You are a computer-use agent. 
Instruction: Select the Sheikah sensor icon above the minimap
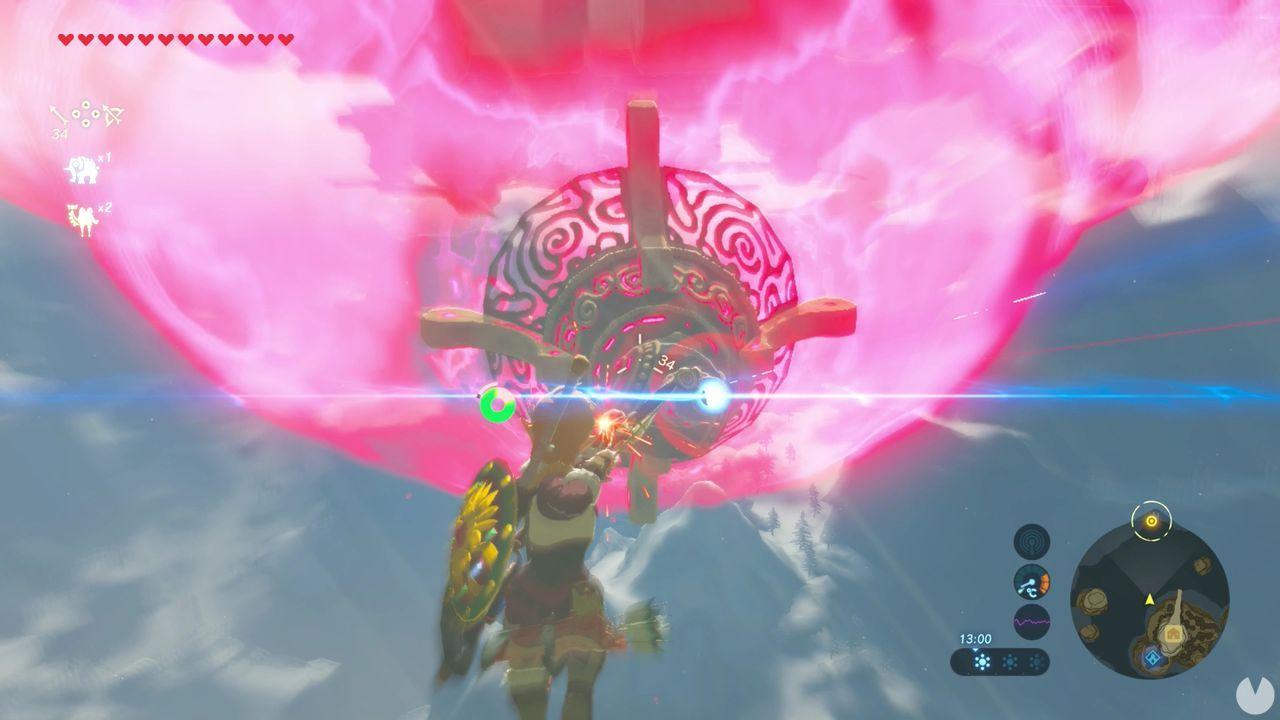1032,540
